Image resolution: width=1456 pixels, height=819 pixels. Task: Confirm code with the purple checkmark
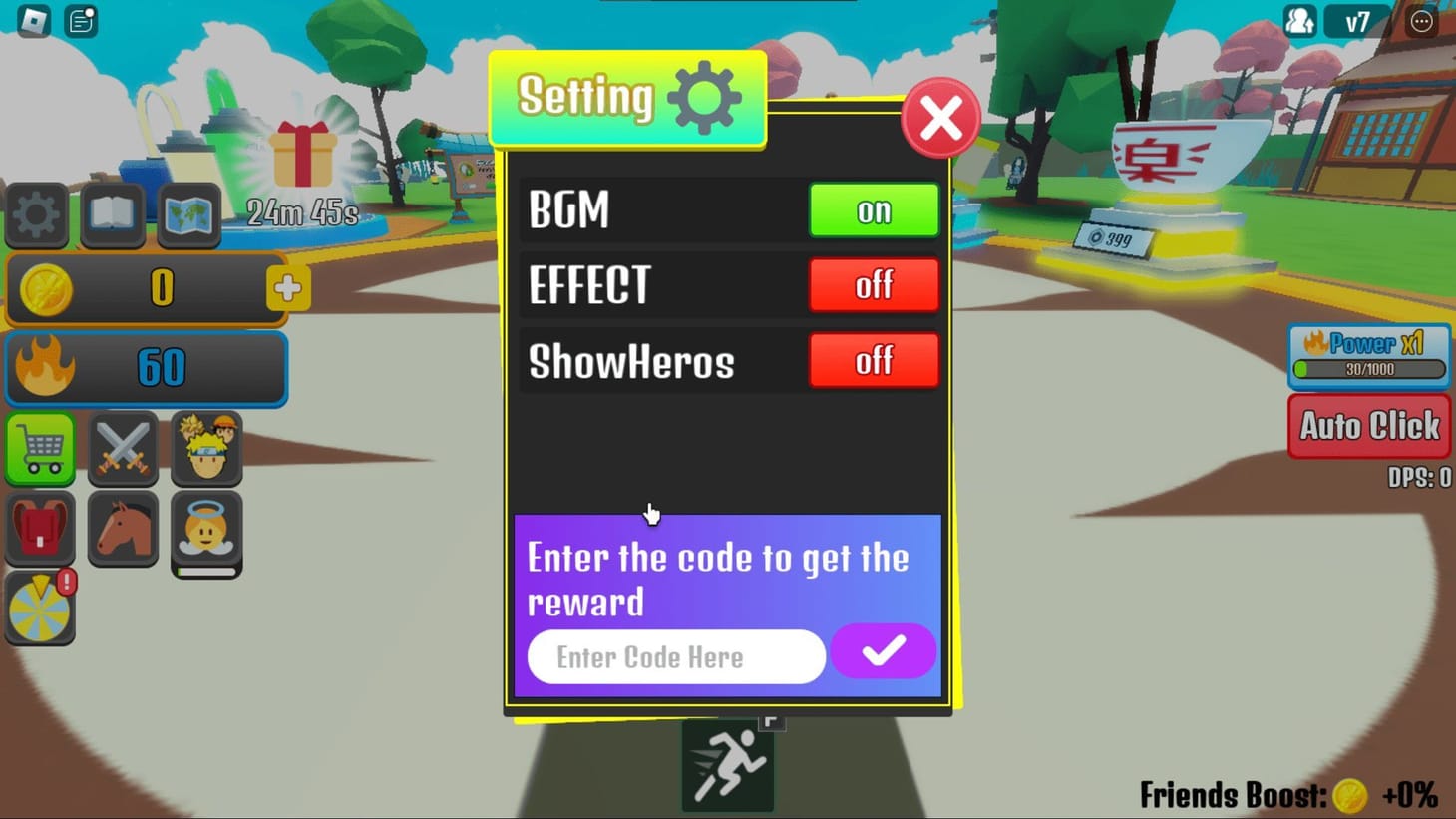(882, 651)
